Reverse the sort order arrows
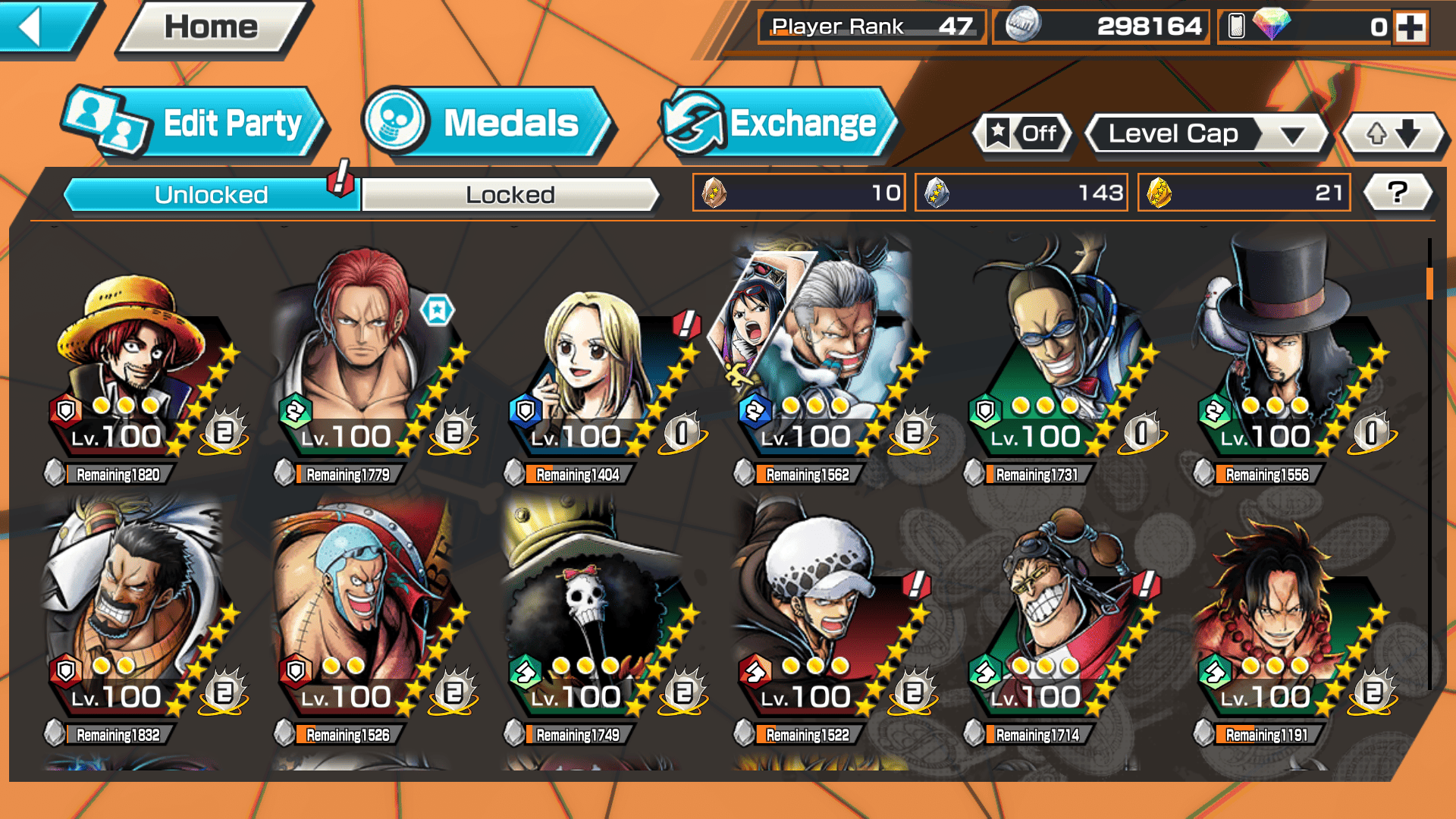This screenshot has height=819, width=1456. click(1393, 134)
